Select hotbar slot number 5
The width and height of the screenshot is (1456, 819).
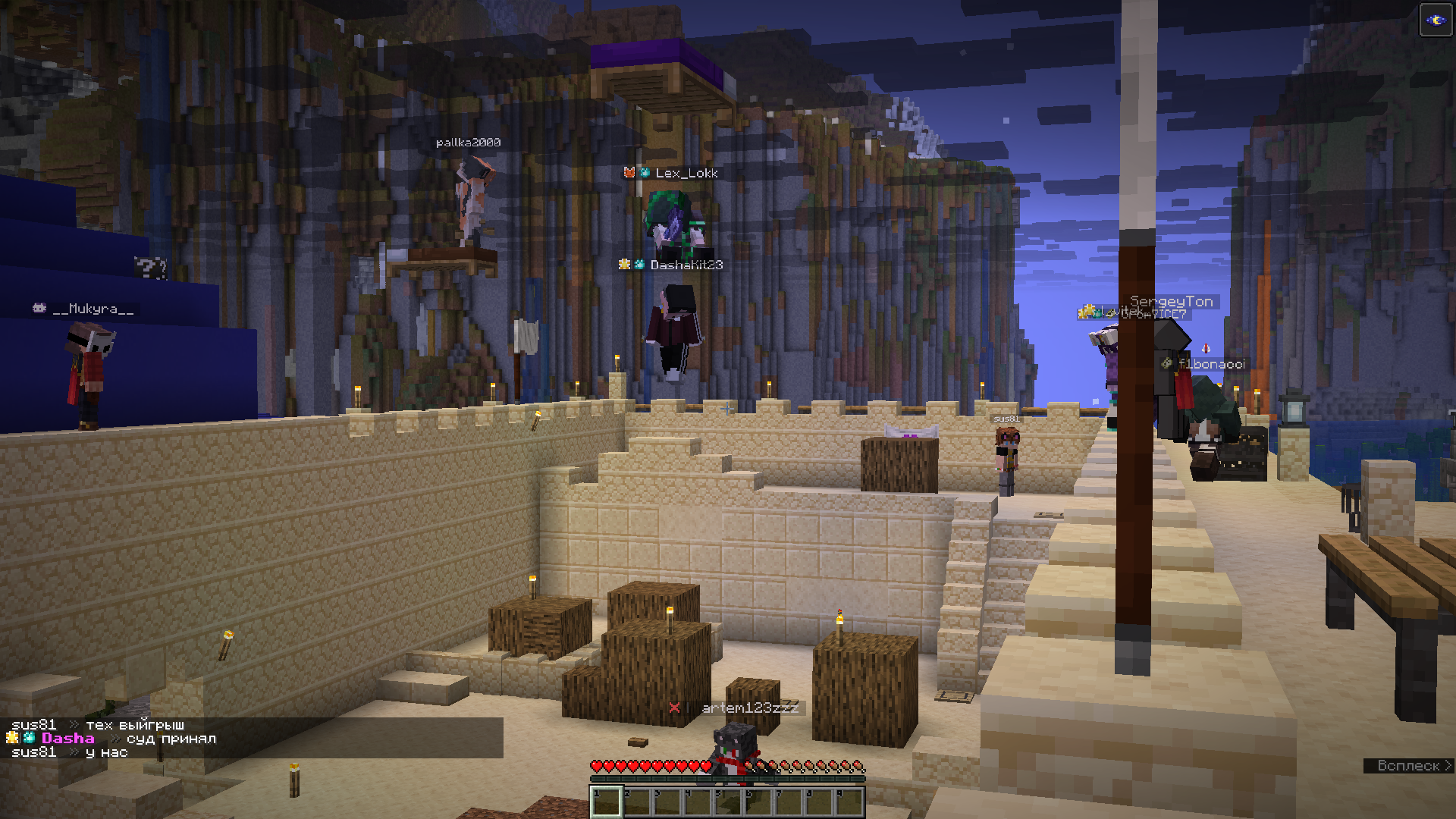click(x=727, y=802)
